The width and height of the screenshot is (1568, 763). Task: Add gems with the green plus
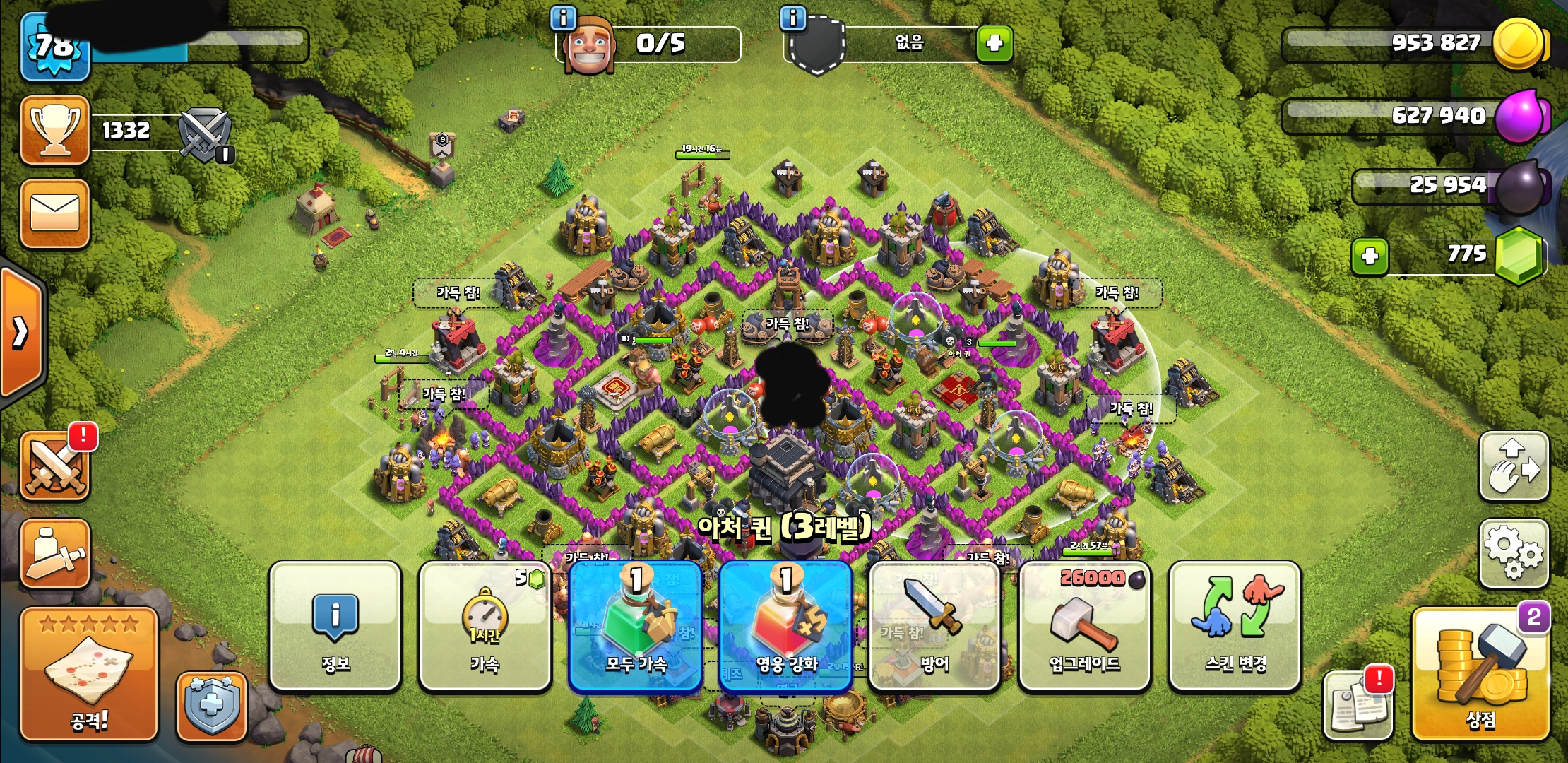(x=1370, y=256)
